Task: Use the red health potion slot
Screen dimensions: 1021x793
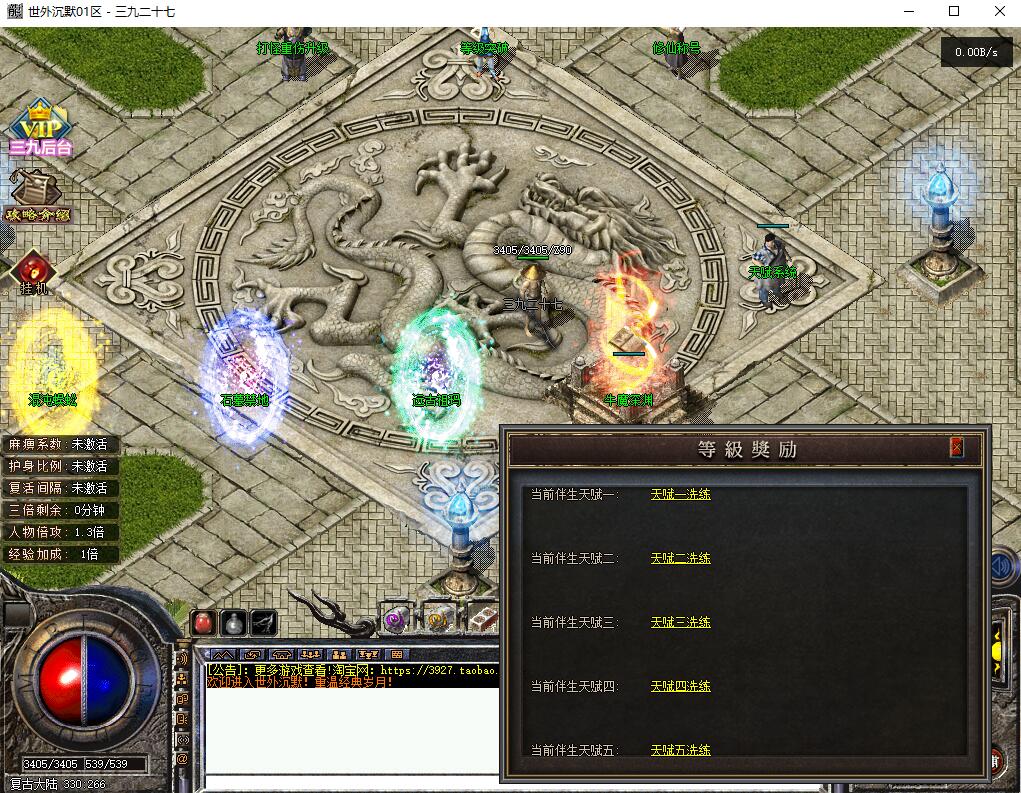Action: pos(203,622)
